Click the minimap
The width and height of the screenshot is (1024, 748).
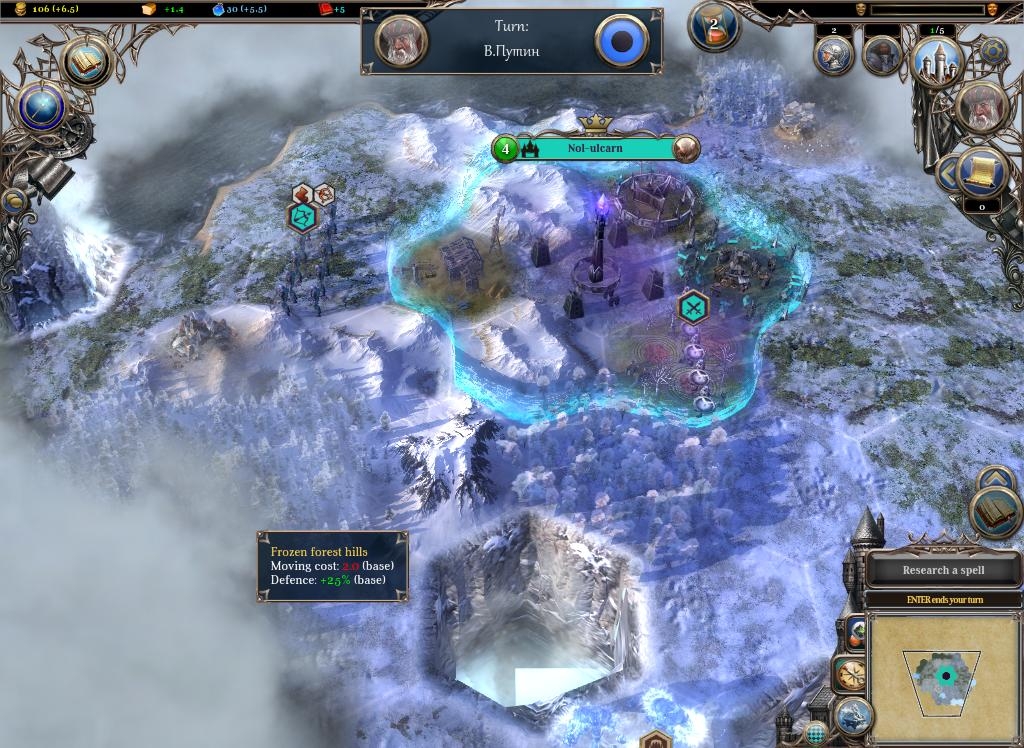(x=945, y=677)
